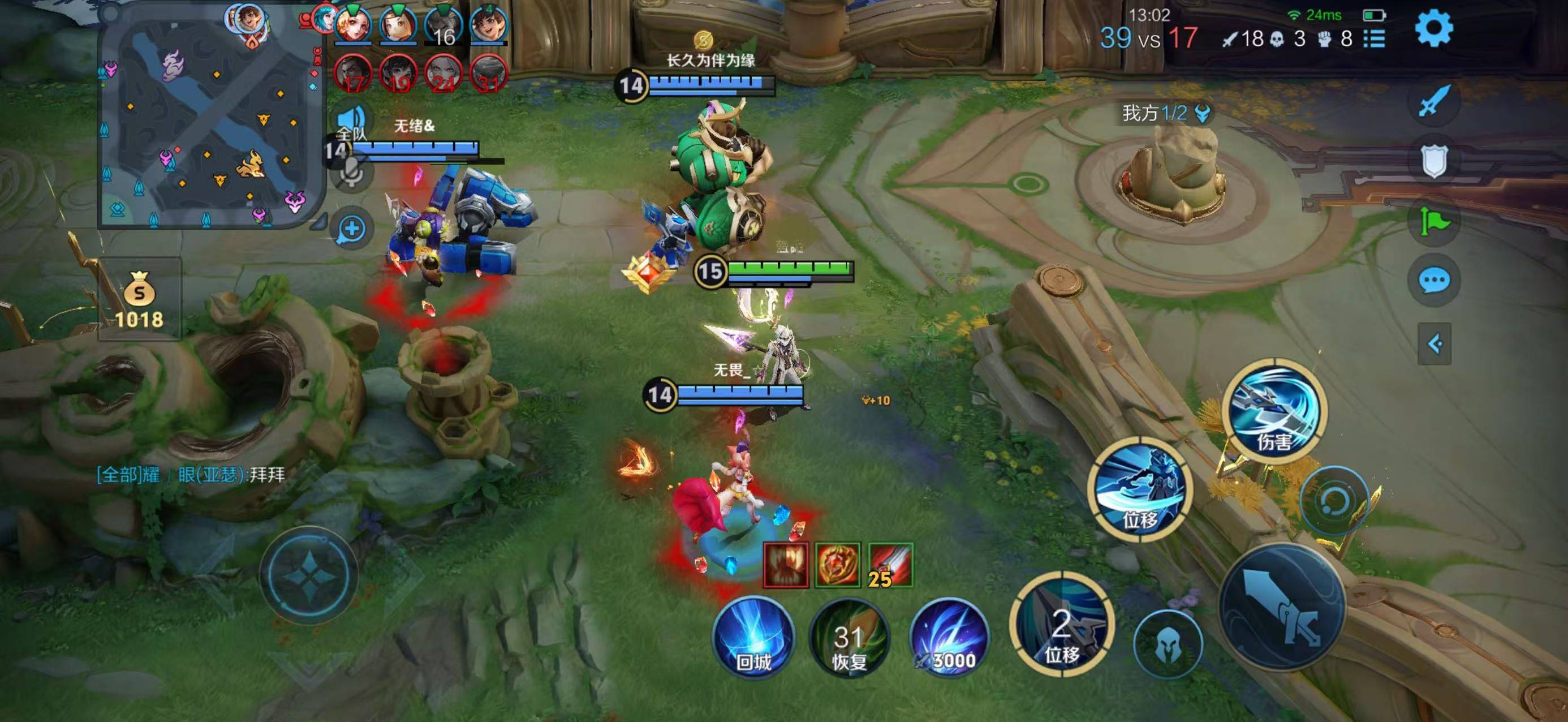
Task: Send the blue sword attack signal
Action: 1433,102
